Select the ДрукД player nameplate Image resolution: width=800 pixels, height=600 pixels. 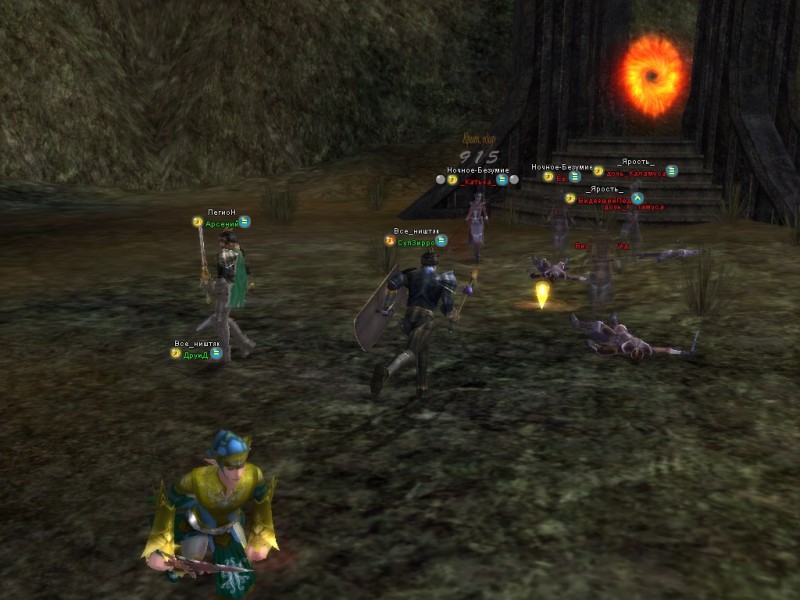point(196,354)
